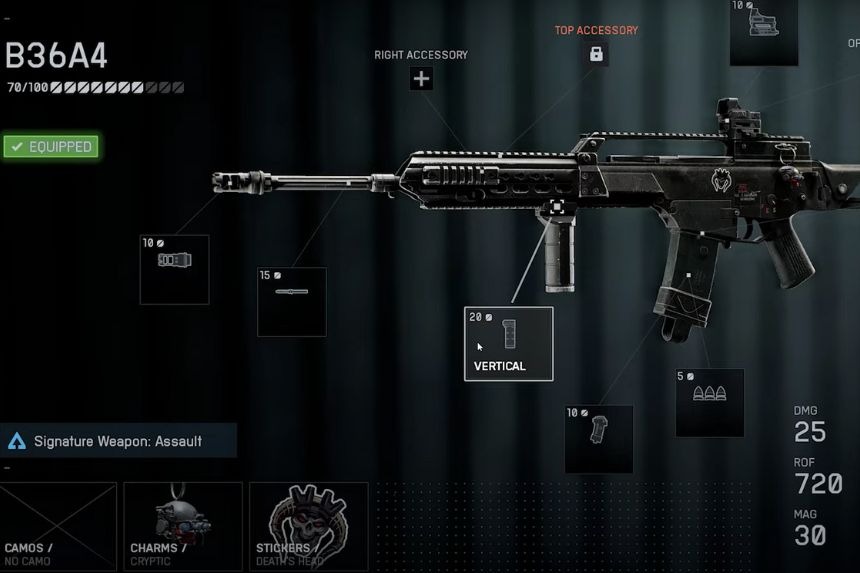Viewport: 860px width, 573px height.
Task: Click the locked Top Accessory slot
Action: [x=596, y=54]
